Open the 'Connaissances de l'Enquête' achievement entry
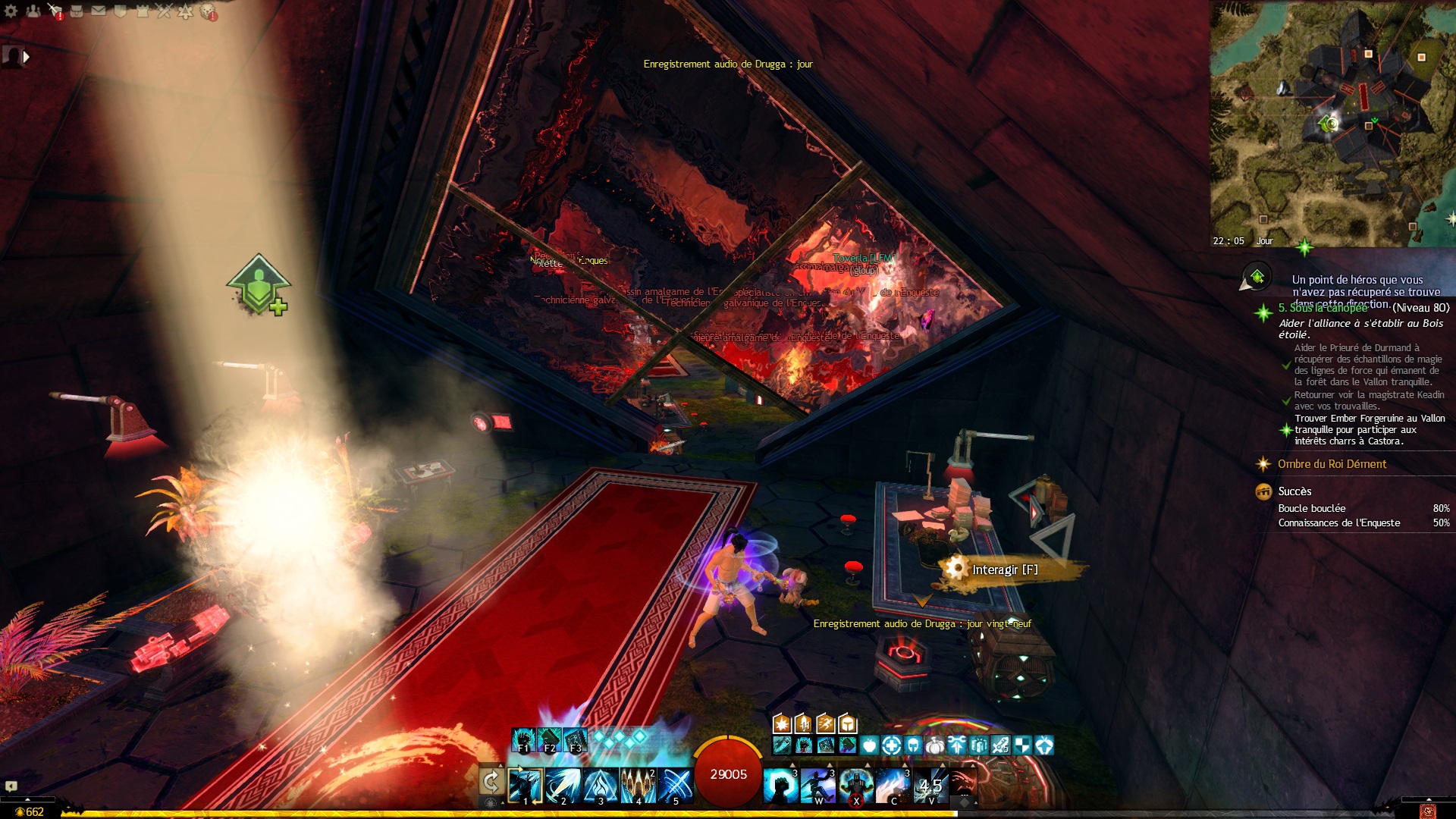Image resolution: width=1456 pixels, height=819 pixels. coord(1339,523)
